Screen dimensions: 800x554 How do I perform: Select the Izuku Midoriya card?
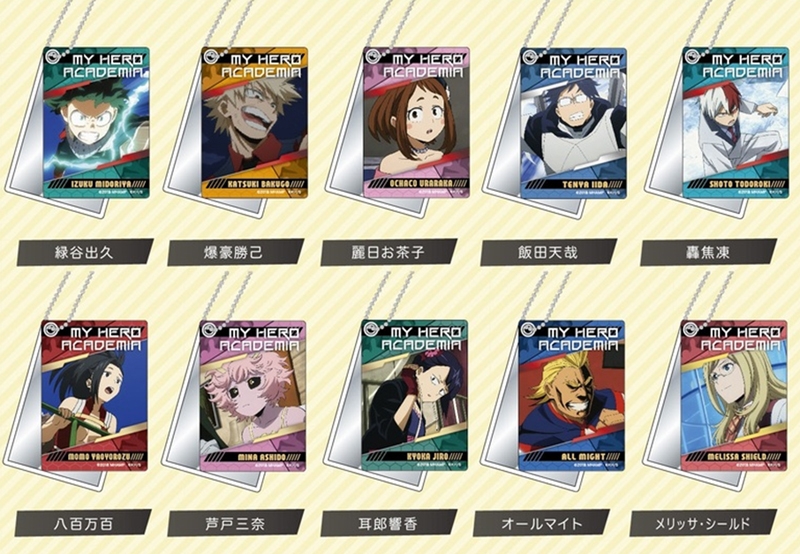pos(97,122)
